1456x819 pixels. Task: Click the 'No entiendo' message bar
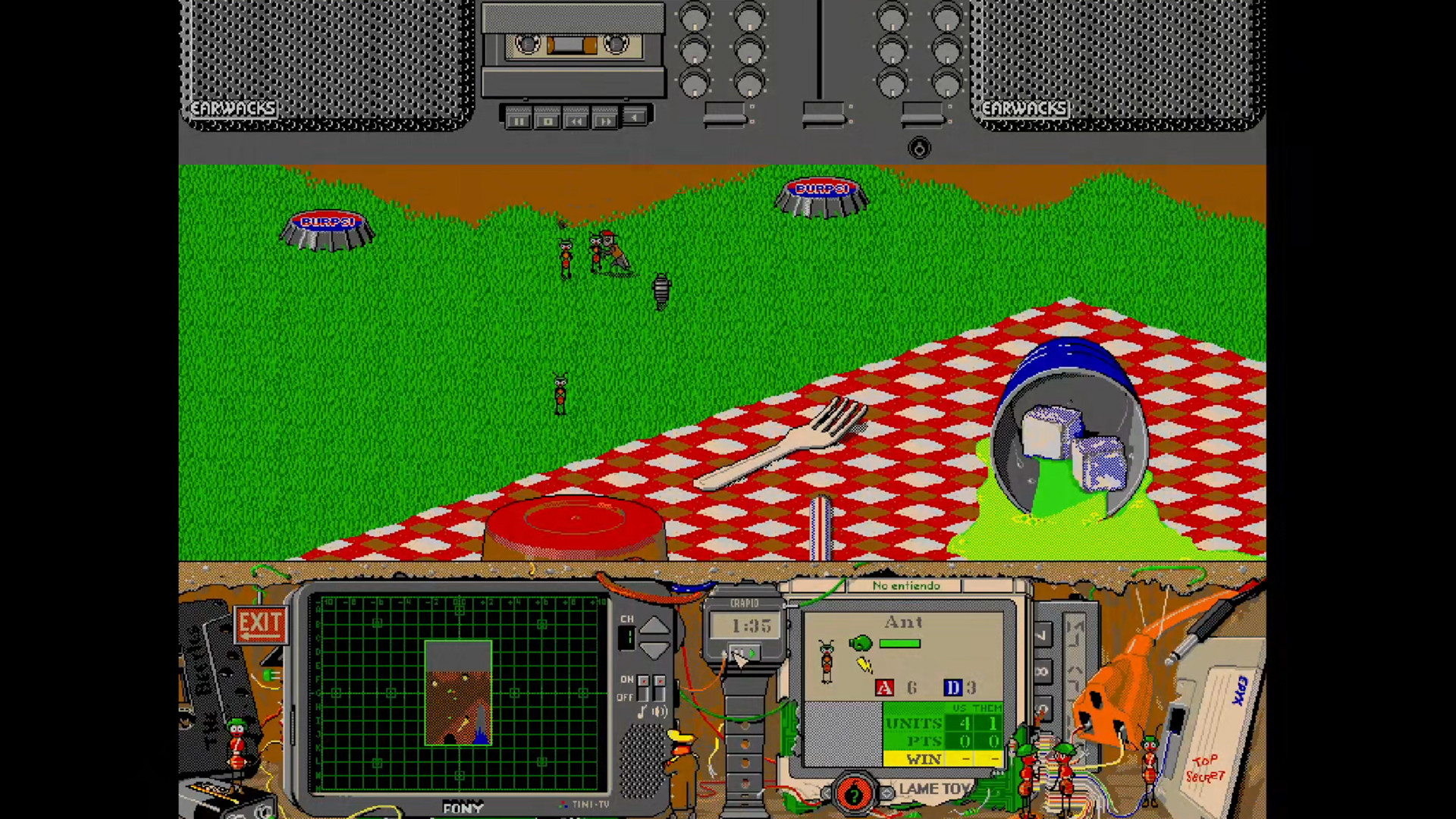click(906, 586)
